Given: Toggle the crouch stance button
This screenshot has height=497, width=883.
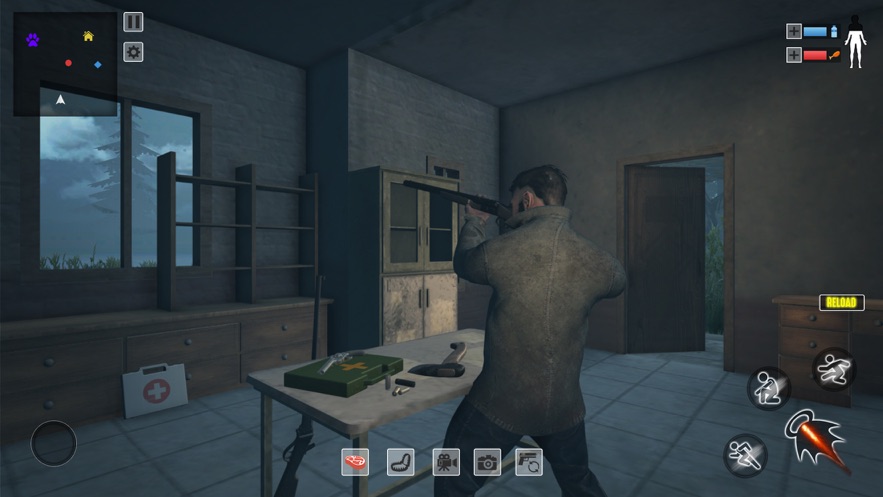Looking at the screenshot, I should click(768, 387).
